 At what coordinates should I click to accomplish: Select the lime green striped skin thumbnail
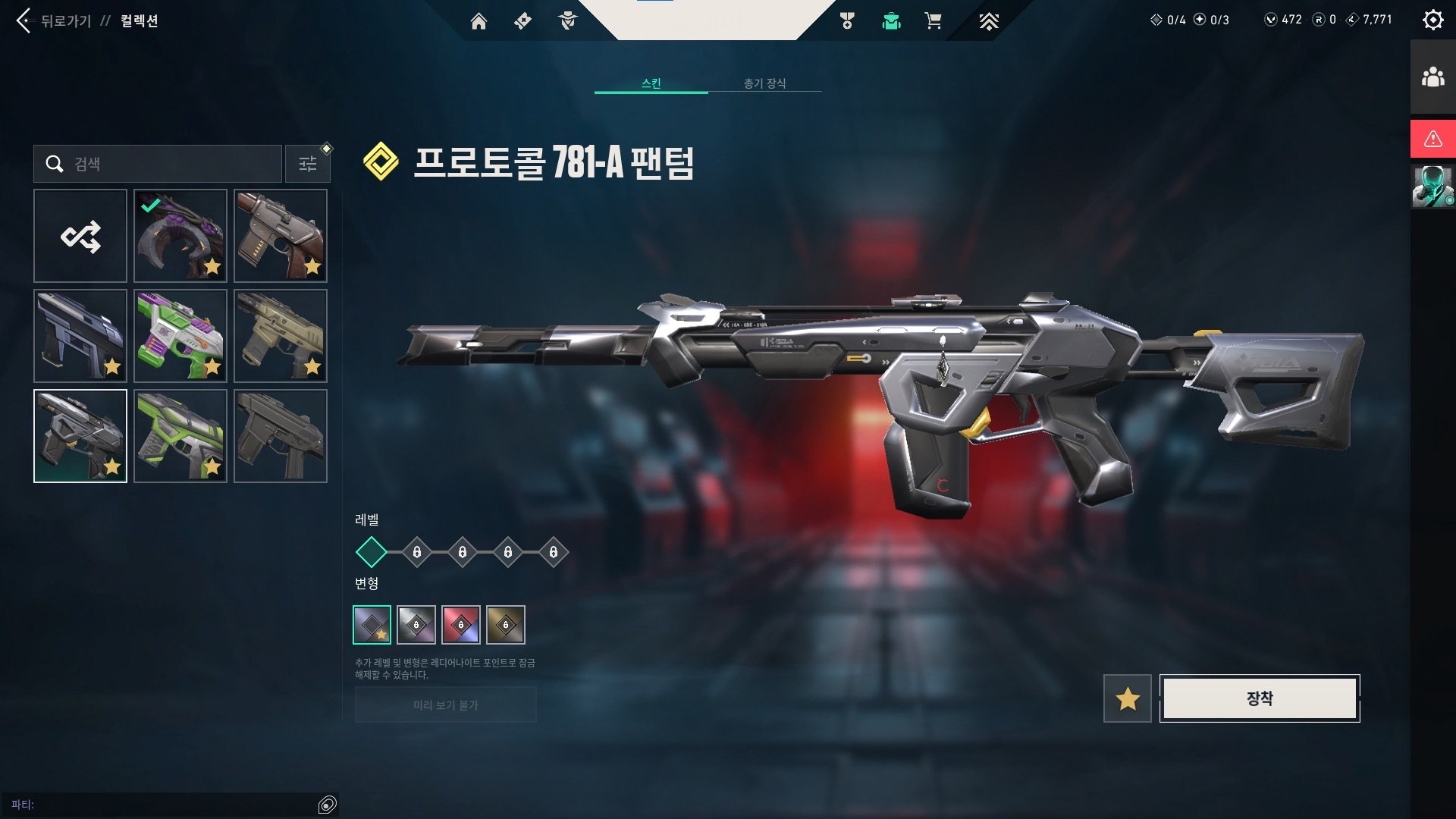tap(180, 436)
